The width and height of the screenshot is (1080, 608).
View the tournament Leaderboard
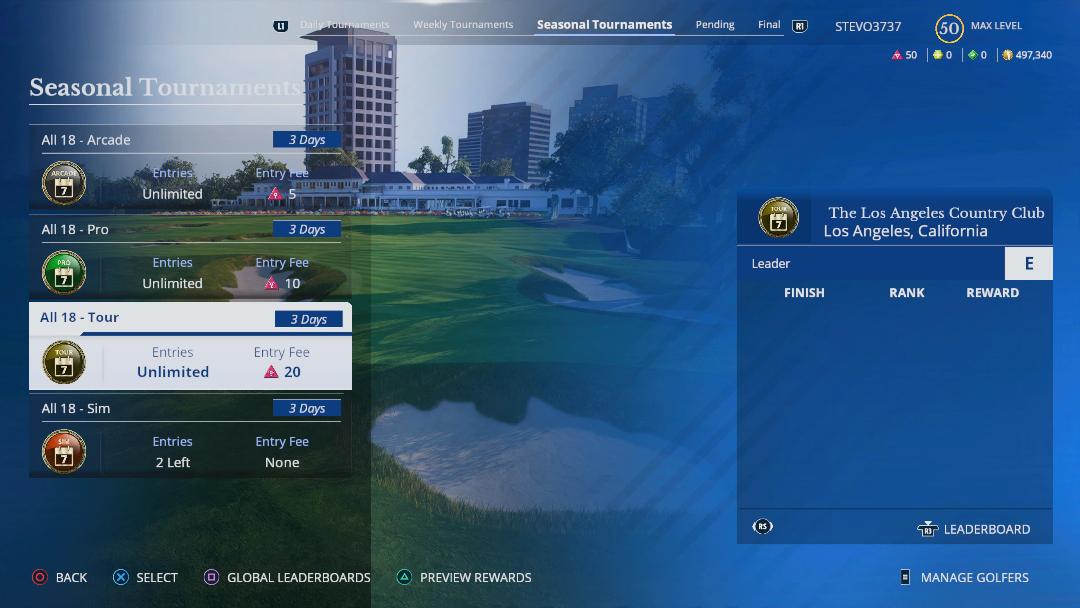click(974, 529)
